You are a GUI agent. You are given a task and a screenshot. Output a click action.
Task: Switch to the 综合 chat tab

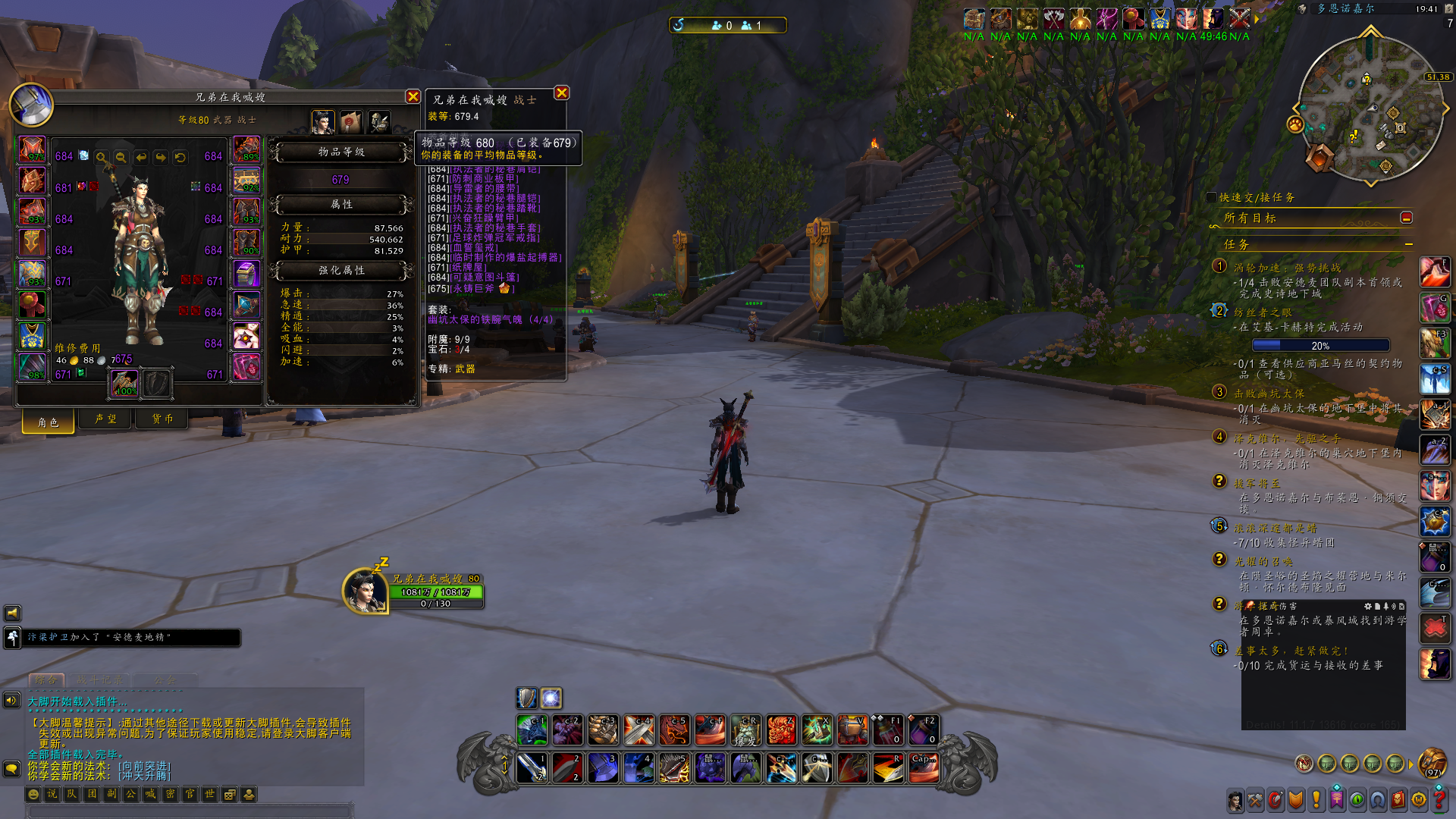[x=45, y=679]
